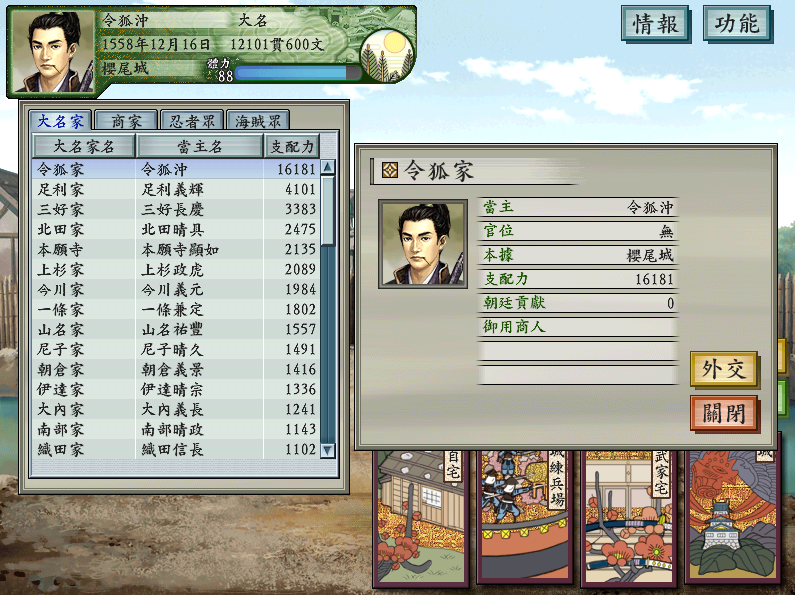
Task: Select the 本願寺 row
Action: click(x=176, y=249)
